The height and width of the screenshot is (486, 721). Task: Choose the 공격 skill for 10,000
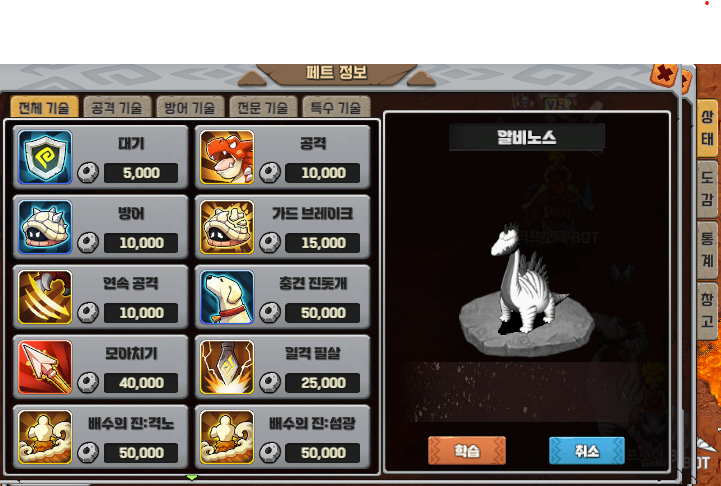pyautogui.click(x=284, y=157)
